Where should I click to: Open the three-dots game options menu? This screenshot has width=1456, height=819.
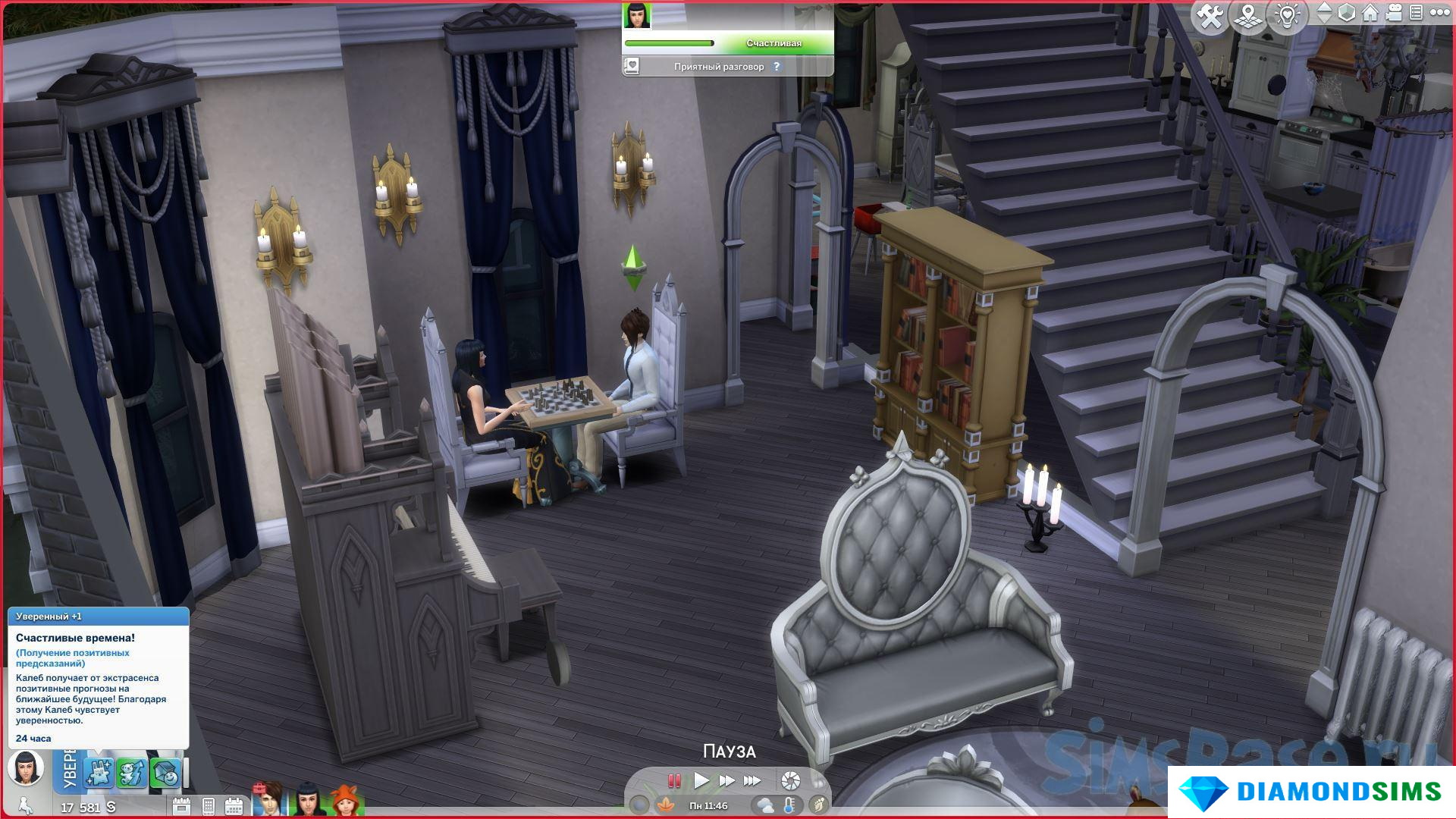[x=1439, y=14]
